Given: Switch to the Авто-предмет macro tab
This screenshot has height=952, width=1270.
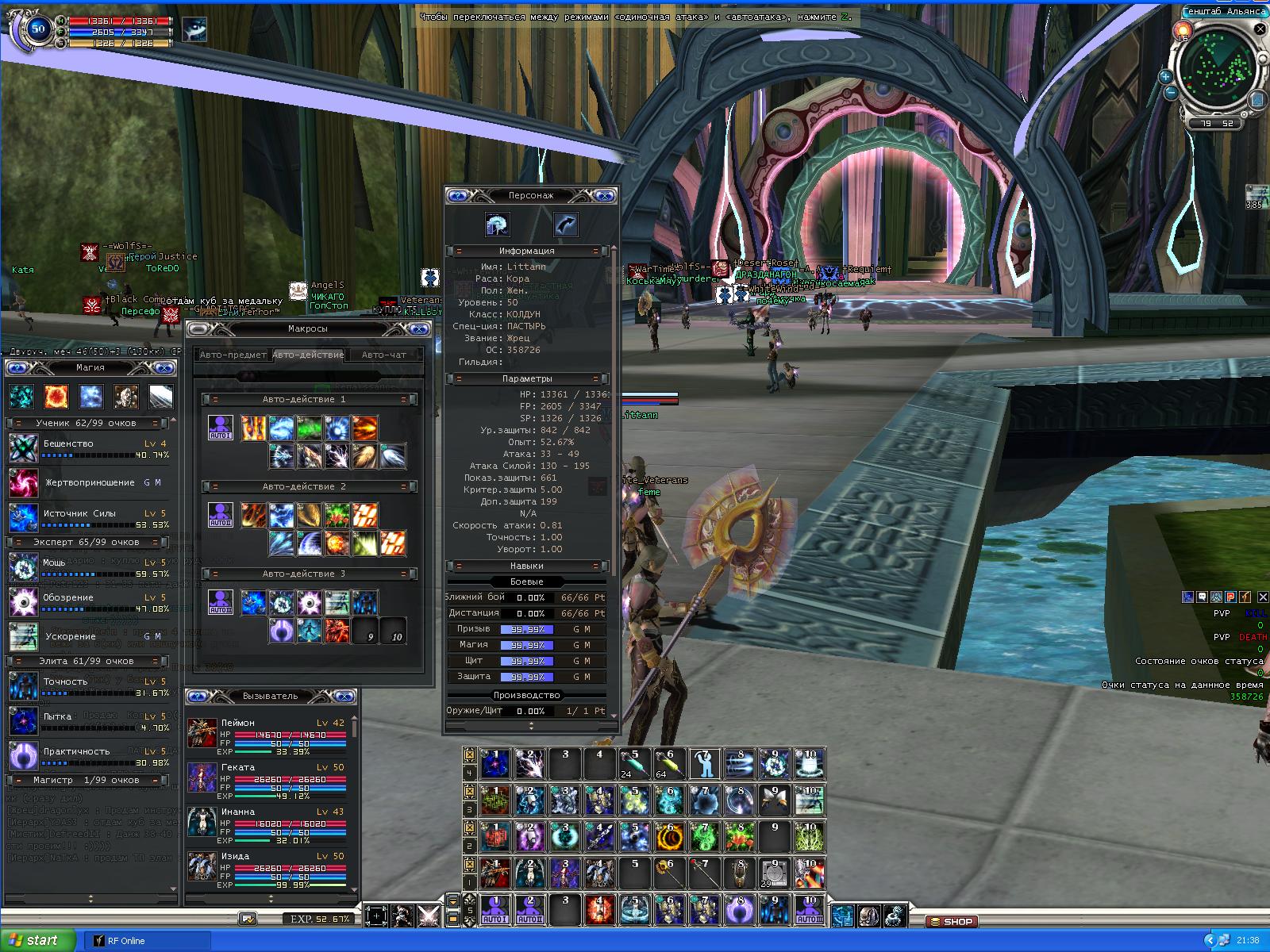Looking at the screenshot, I should point(232,355).
